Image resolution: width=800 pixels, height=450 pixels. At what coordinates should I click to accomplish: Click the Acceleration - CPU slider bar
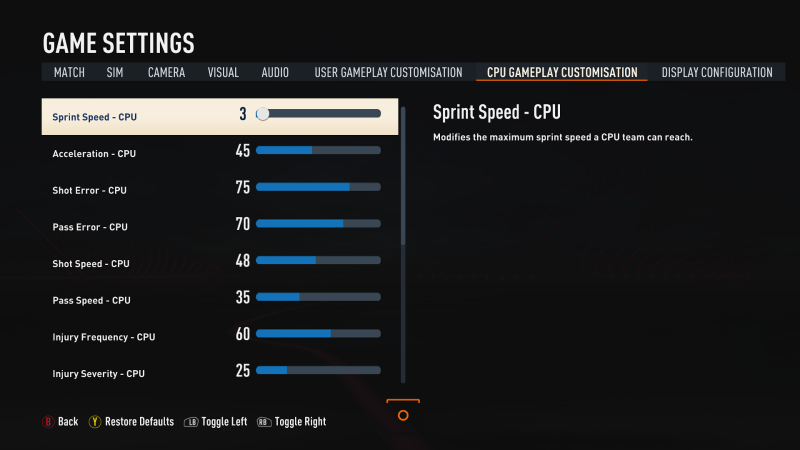coord(318,150)
